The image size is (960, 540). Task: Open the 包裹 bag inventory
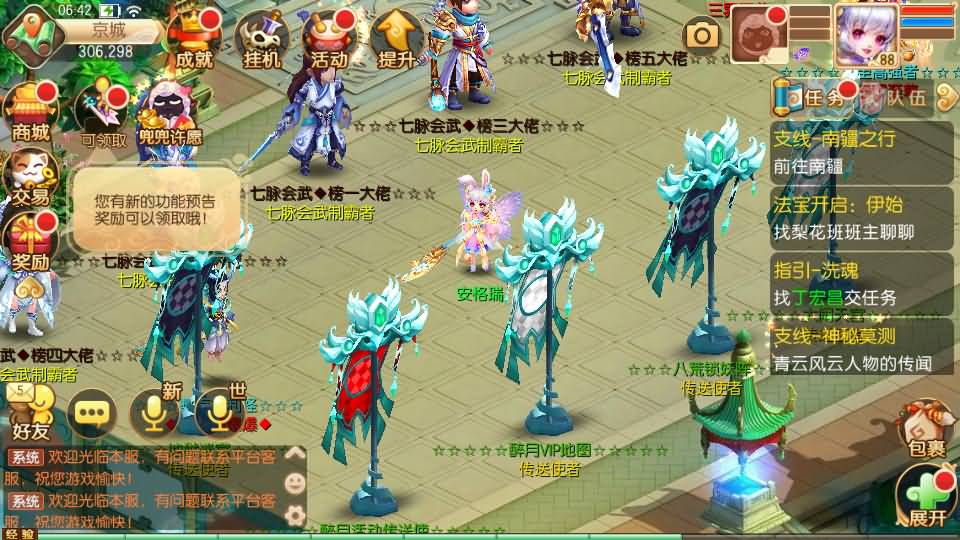point(924,432)
